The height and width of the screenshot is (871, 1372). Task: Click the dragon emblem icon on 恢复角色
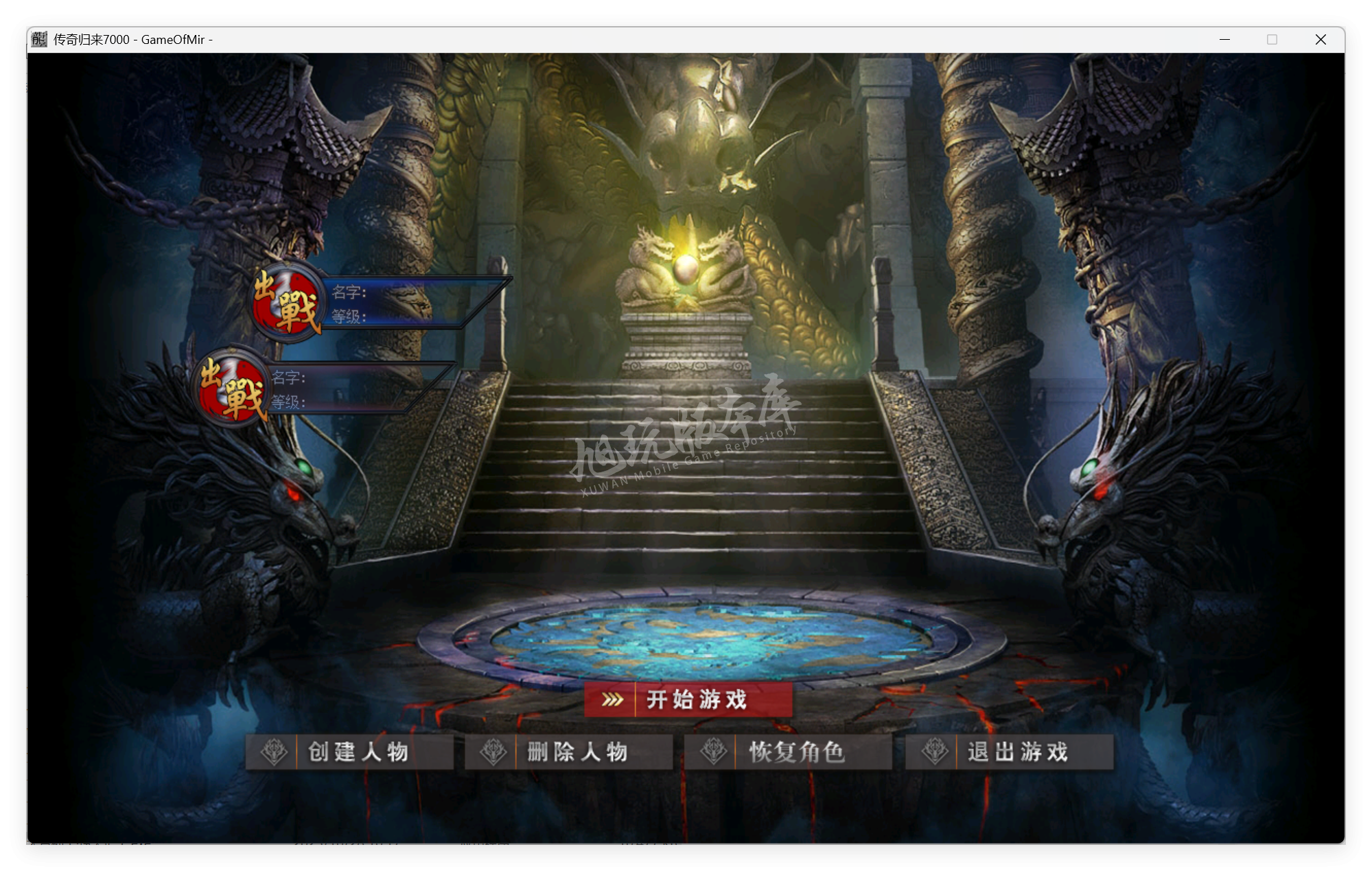pyautogui.click(x=714, y=752)
